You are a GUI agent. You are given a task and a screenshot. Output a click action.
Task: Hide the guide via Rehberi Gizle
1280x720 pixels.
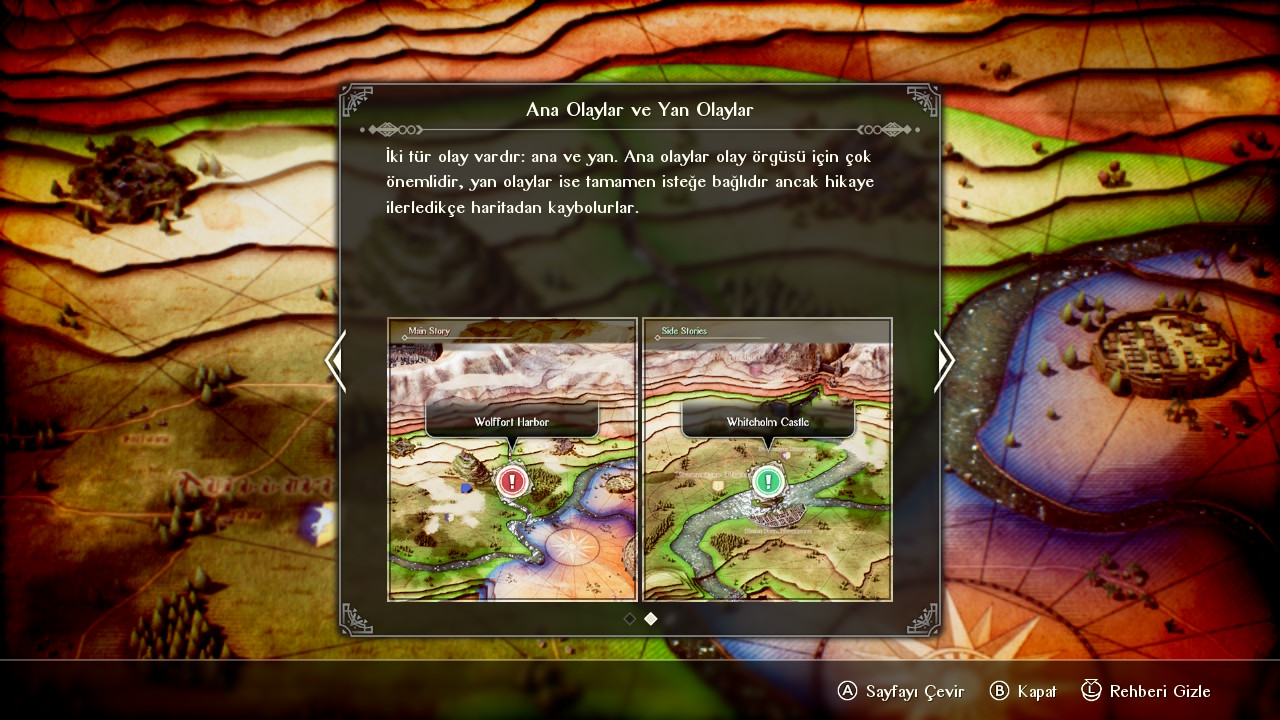1146,691
